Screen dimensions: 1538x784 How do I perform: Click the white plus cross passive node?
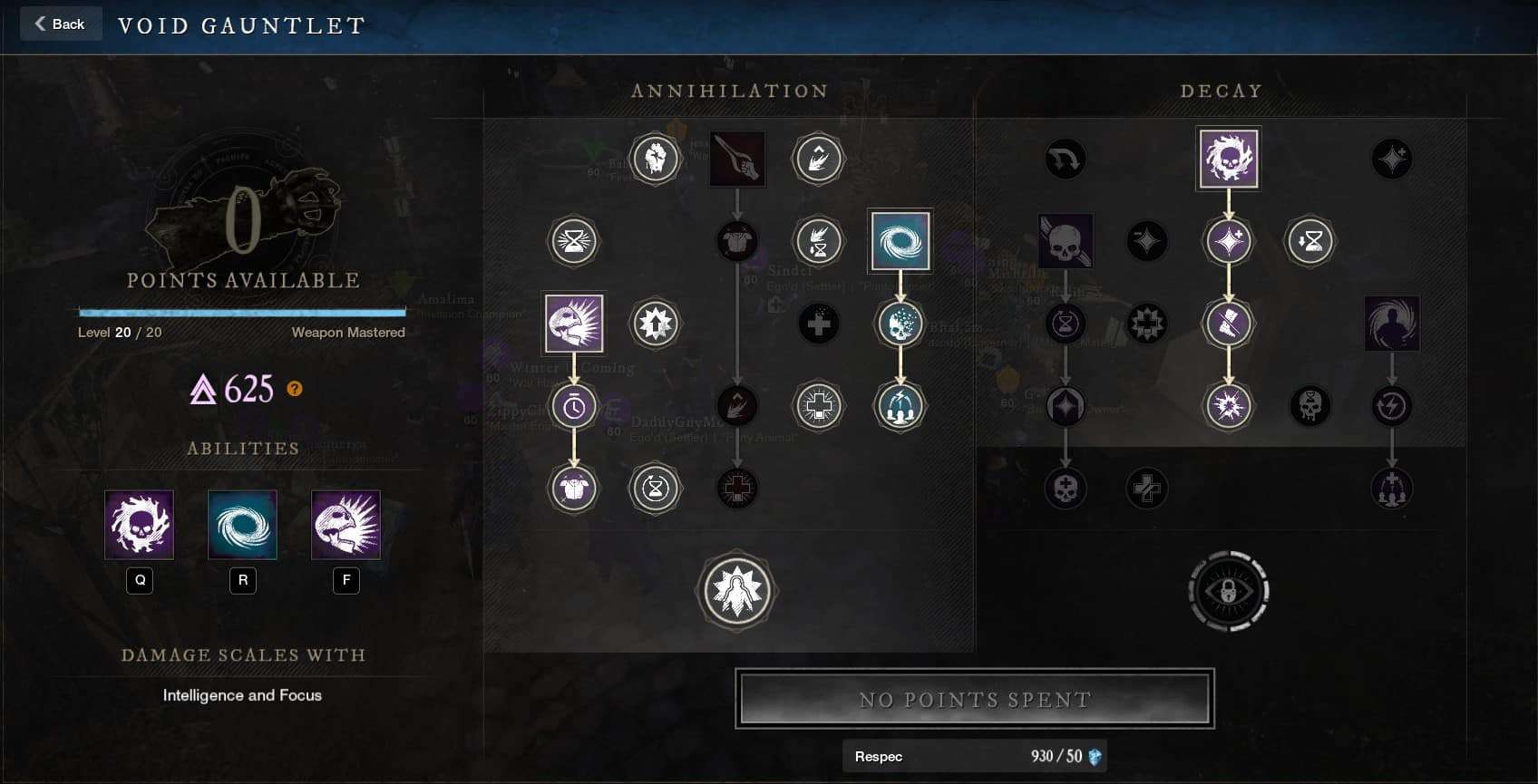818,407
